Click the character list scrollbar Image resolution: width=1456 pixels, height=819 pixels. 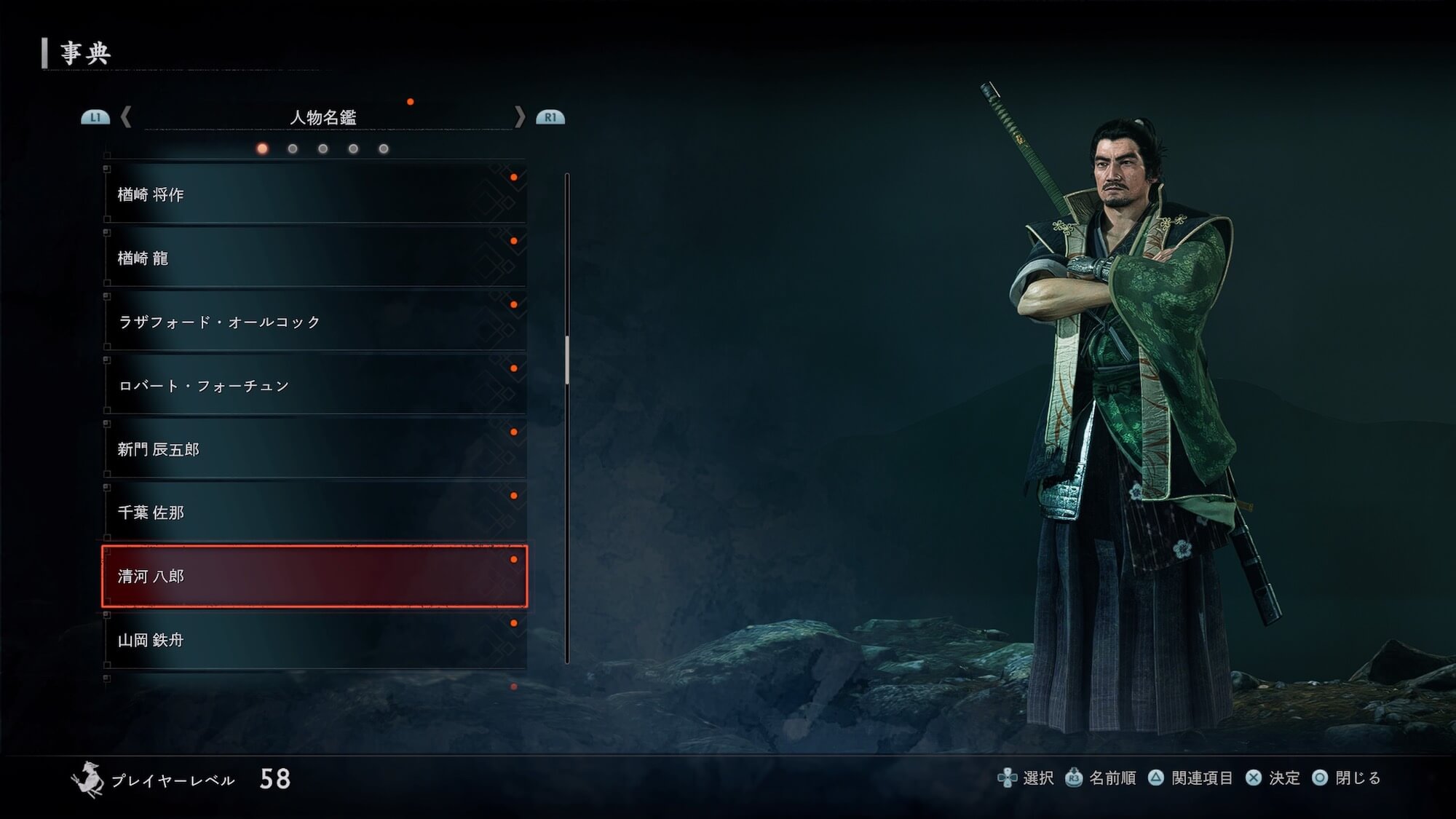[x=567, y=360]
